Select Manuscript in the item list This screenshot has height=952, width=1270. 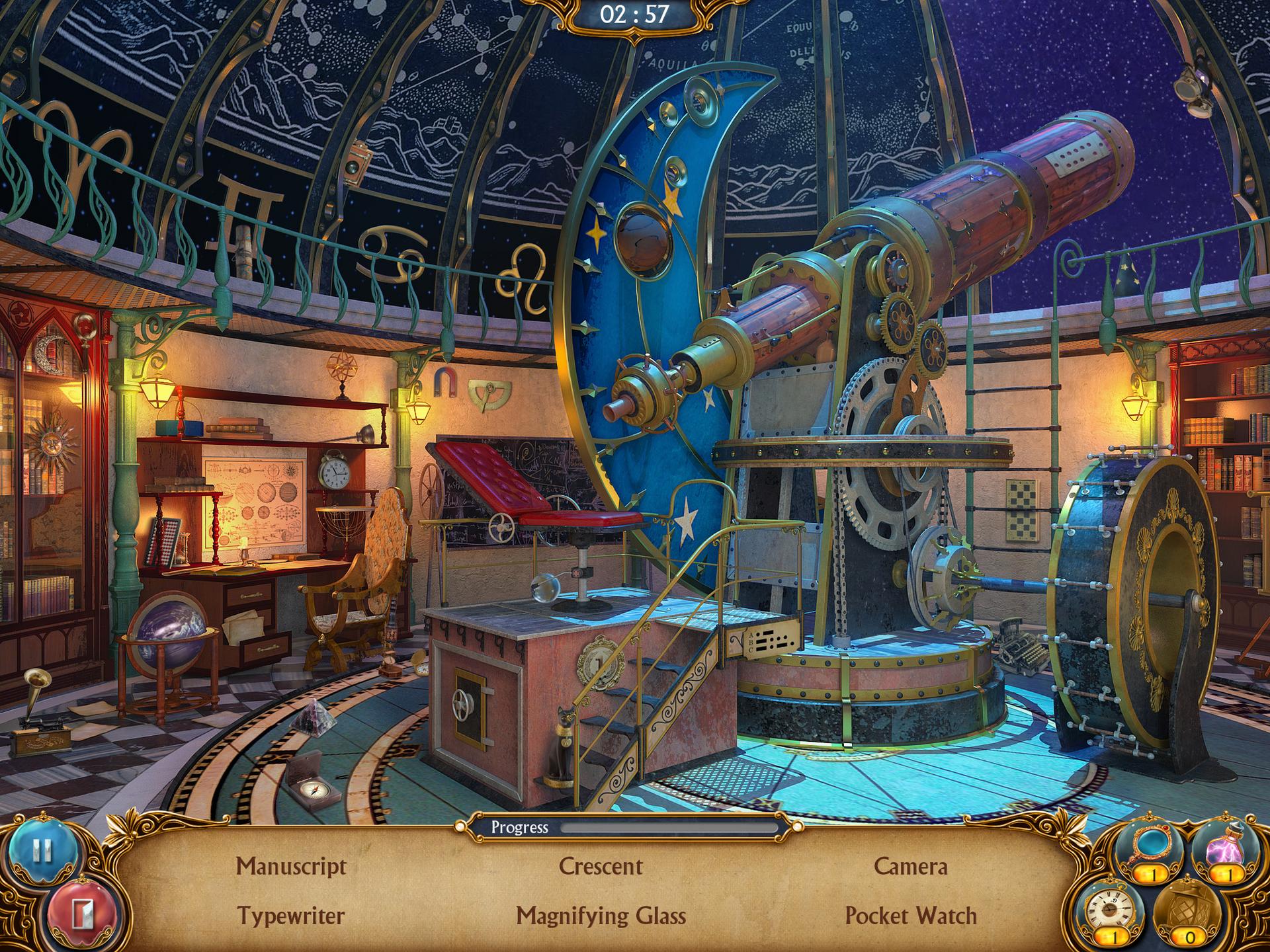click(291, 866)
